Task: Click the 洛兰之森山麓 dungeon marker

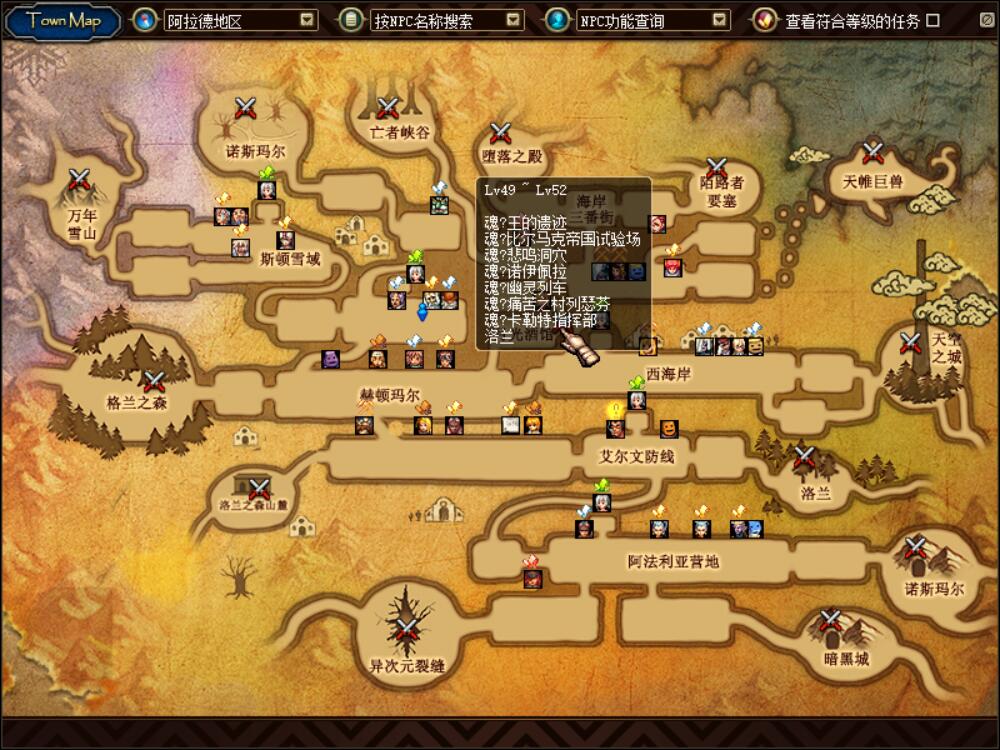Action: 260,488
